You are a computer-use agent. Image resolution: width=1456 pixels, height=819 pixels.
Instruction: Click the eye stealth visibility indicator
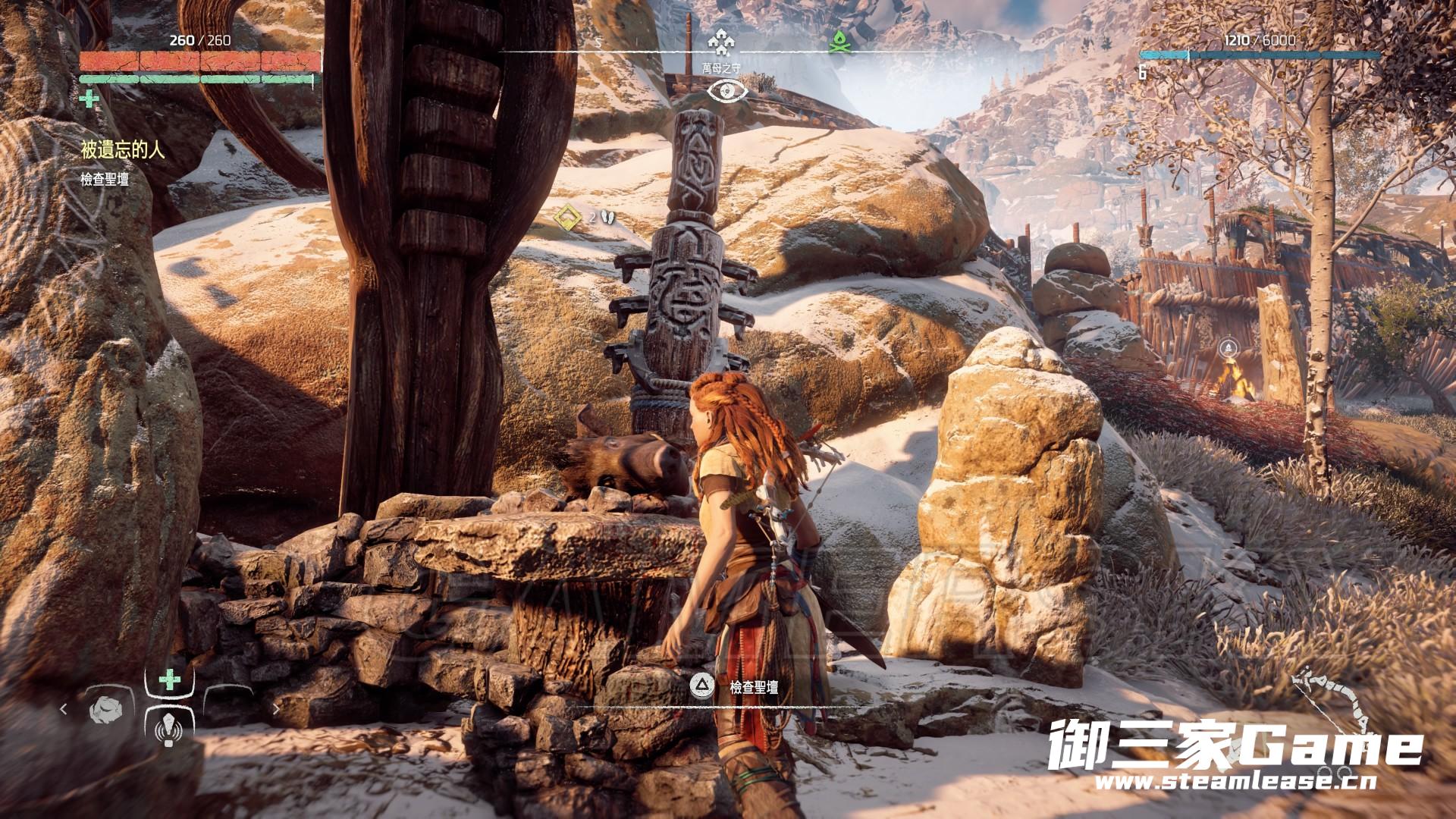[727, 91]
